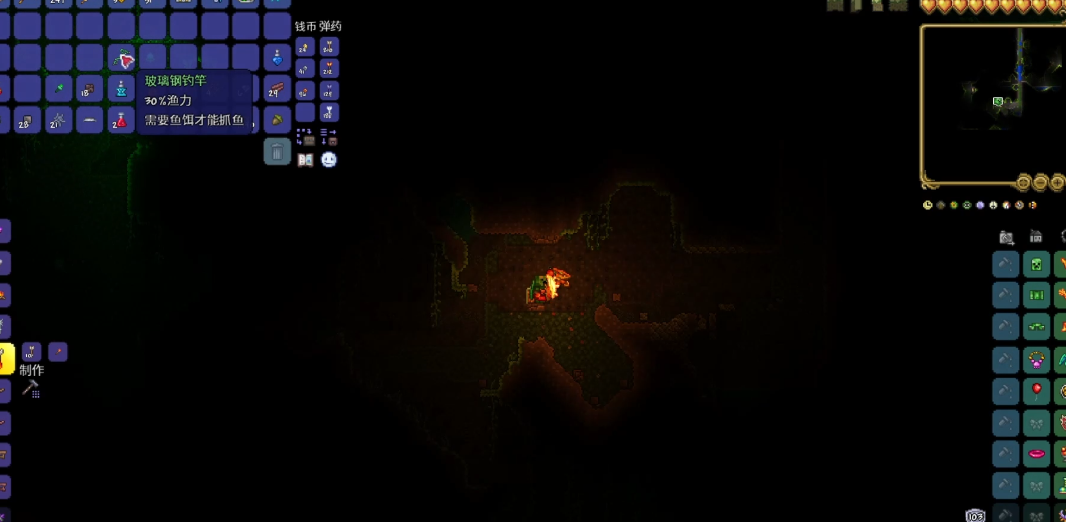Viewport: 1066px width, 522px height.
Task: Select the fiberglass fishing pole slot
Action: click(123, 58)
